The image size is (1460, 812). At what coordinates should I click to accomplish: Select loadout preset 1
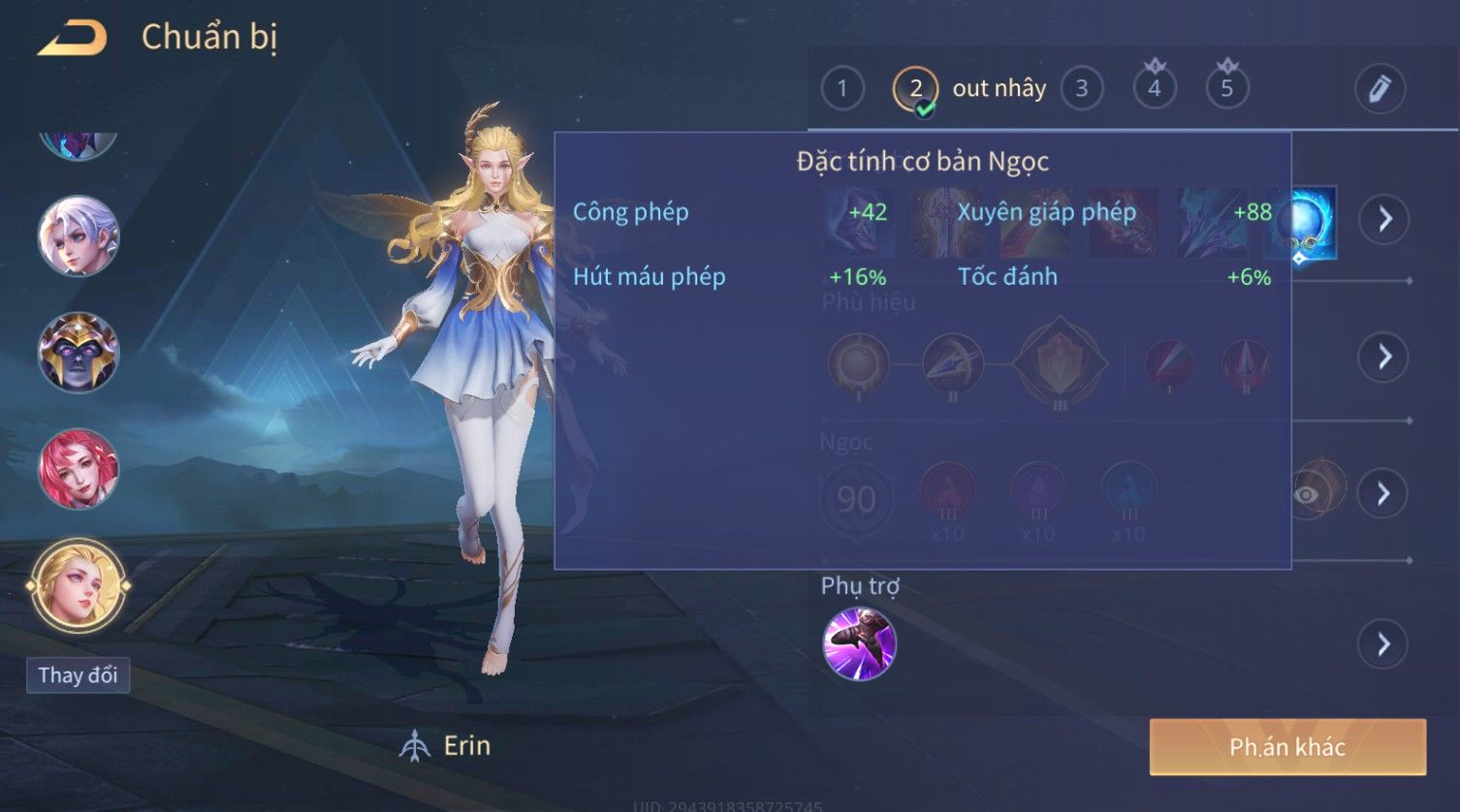[x=841, y=89]
